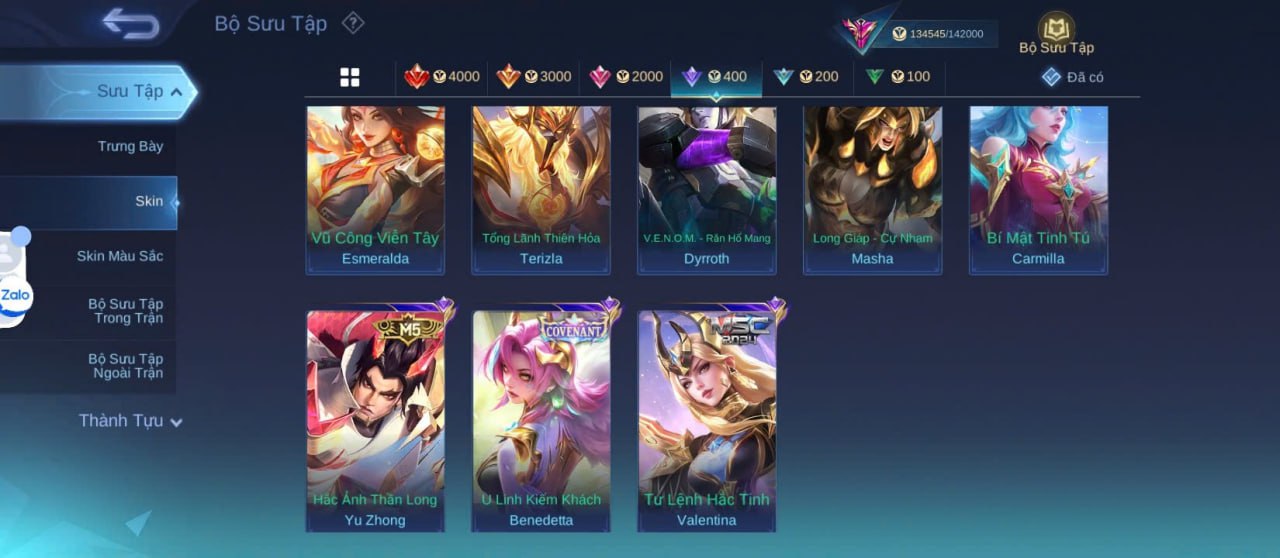Switch to the 2000 points tier tab
Screen dimensions: 1280x558
tap(625, 77)
